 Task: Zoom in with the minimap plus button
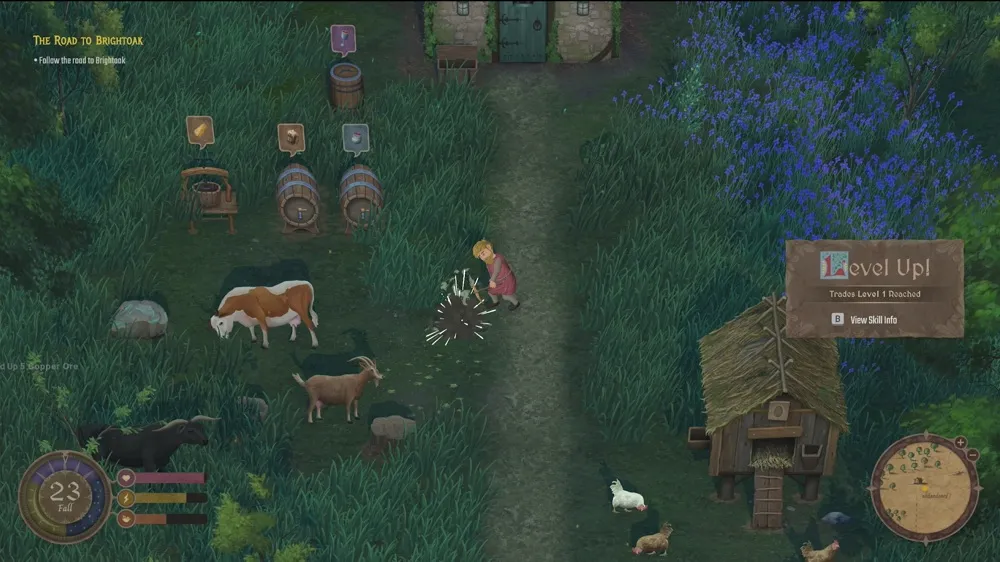point(960,442)
